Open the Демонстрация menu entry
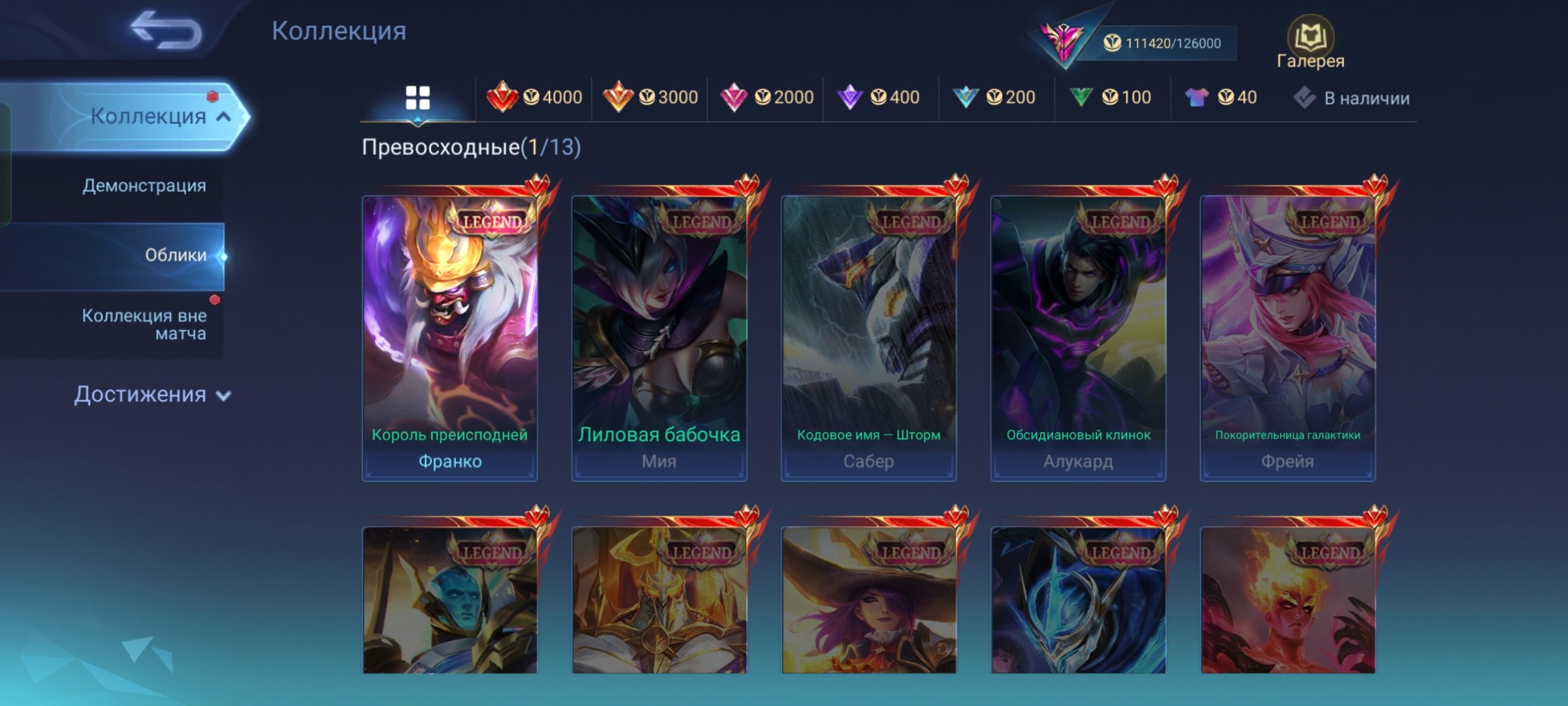This screenshot has height=706, width=1568. [x=144, y=186]
